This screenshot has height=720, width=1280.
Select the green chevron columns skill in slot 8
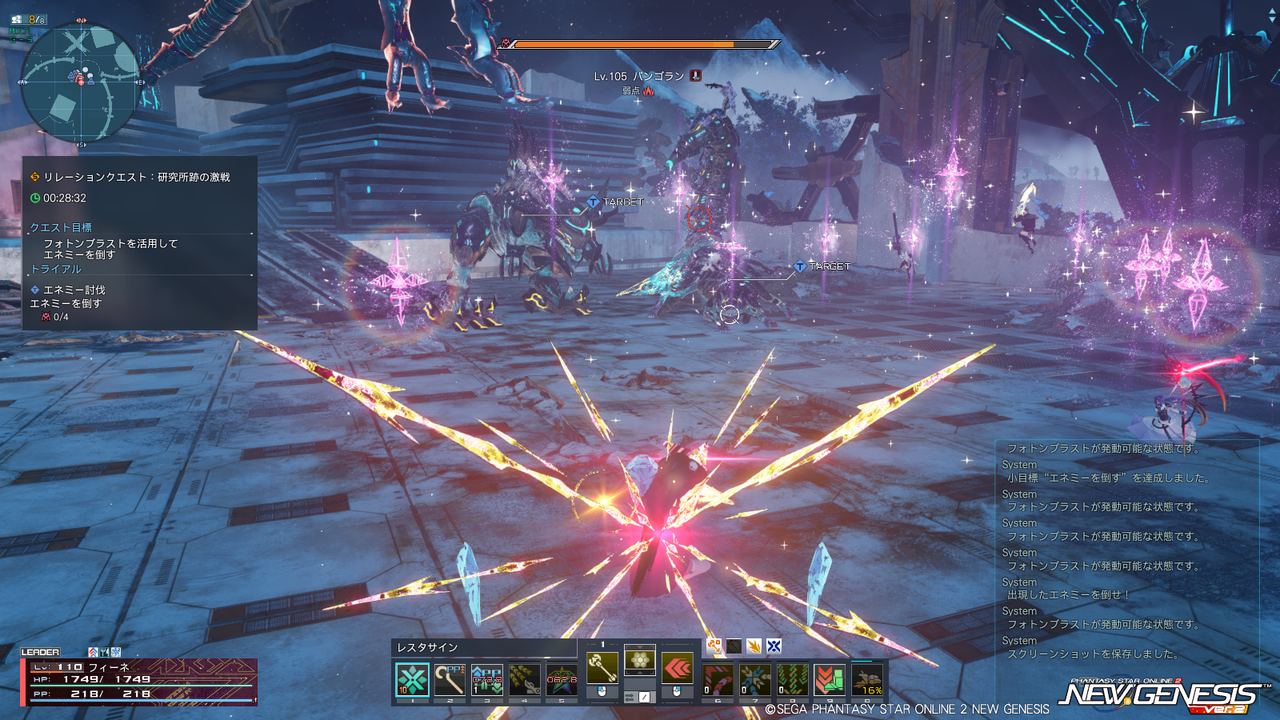[792, 680]
